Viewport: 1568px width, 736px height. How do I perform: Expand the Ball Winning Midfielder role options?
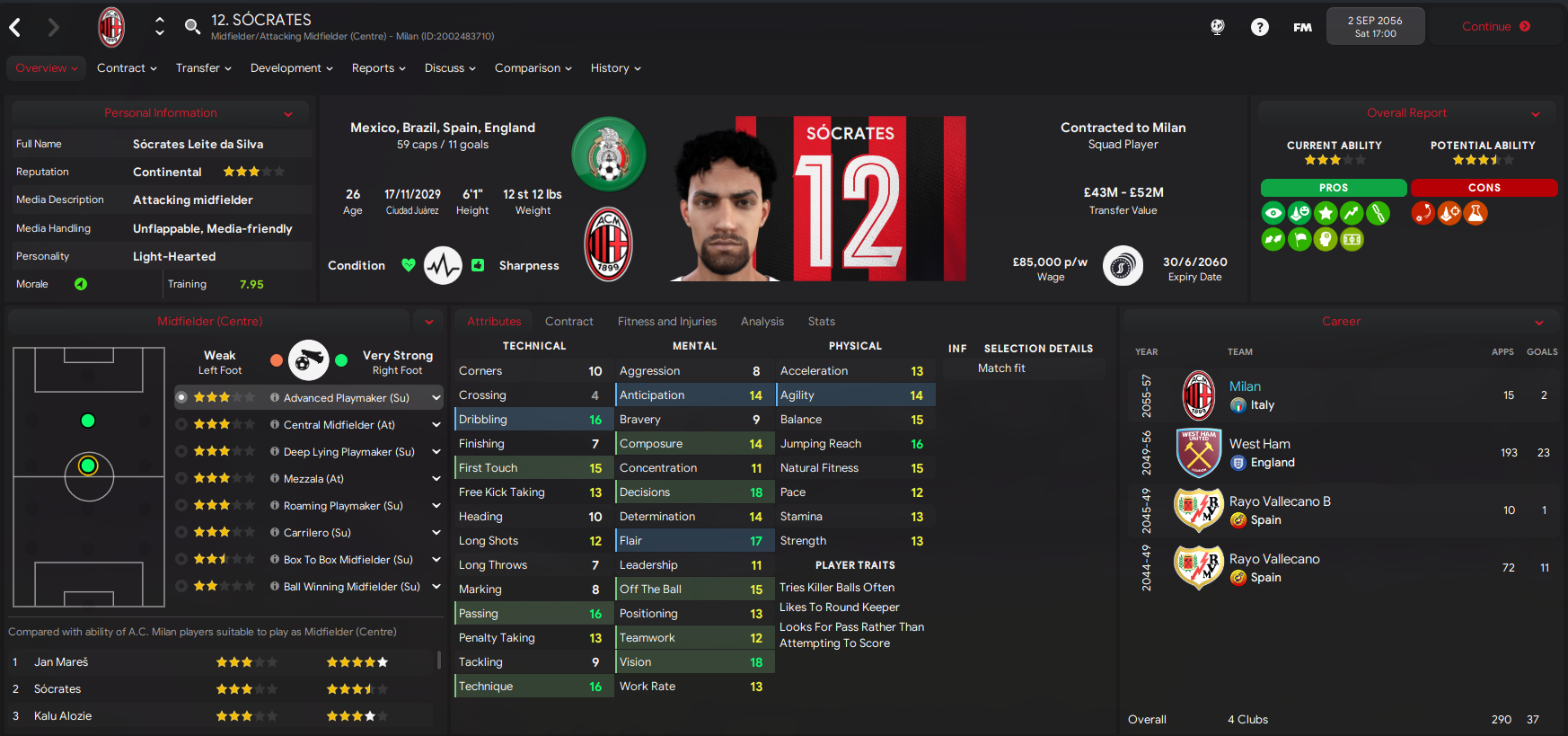436,586
